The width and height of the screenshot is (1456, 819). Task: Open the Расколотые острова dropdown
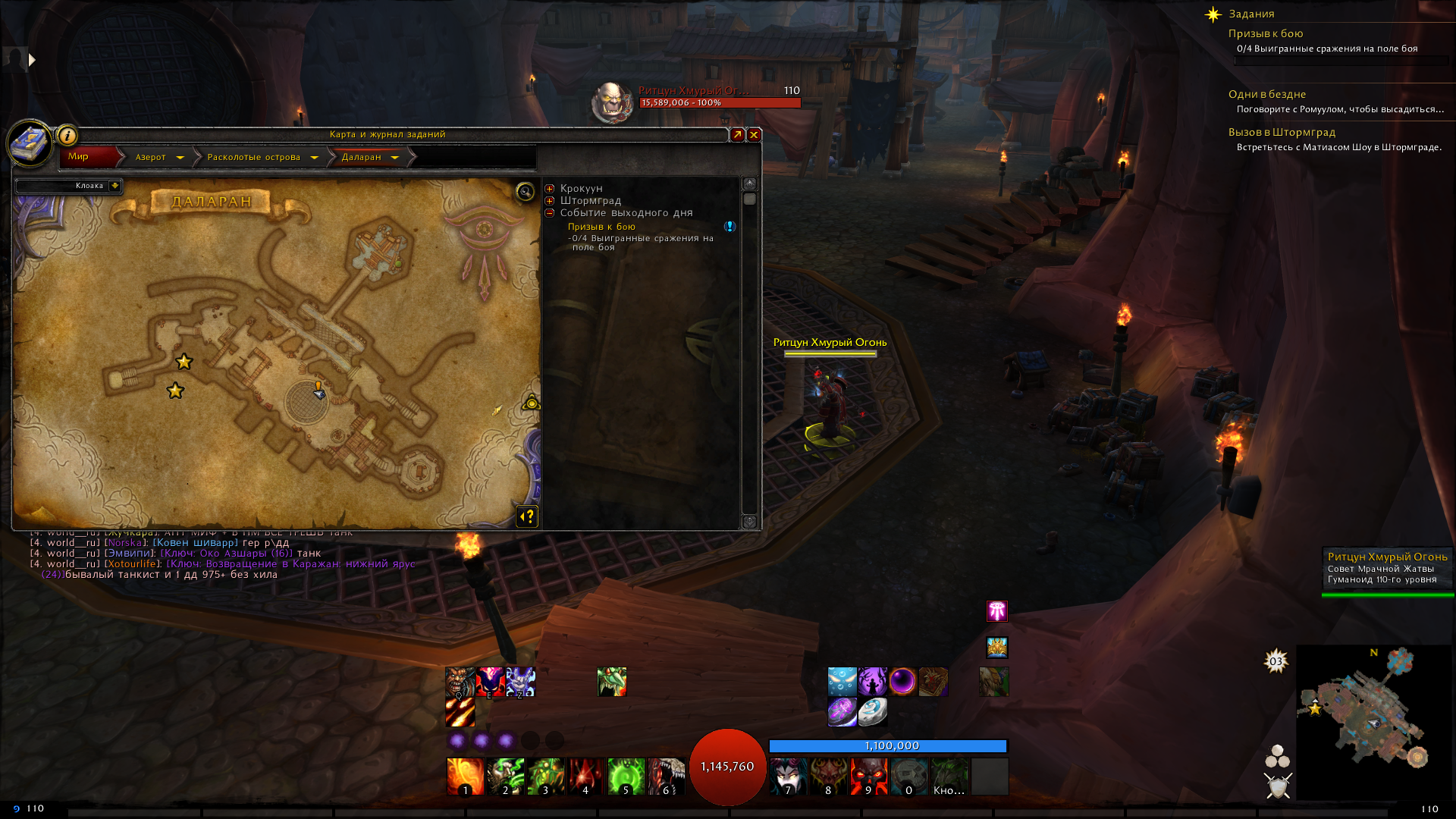314,158
